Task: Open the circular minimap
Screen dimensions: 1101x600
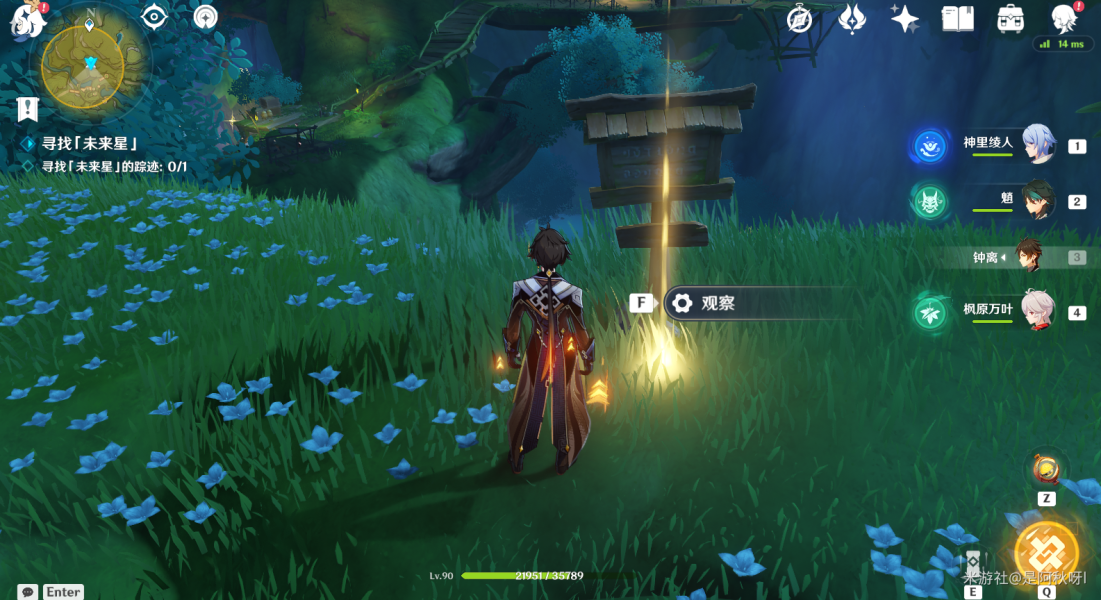Action: (x=84, y=68)
